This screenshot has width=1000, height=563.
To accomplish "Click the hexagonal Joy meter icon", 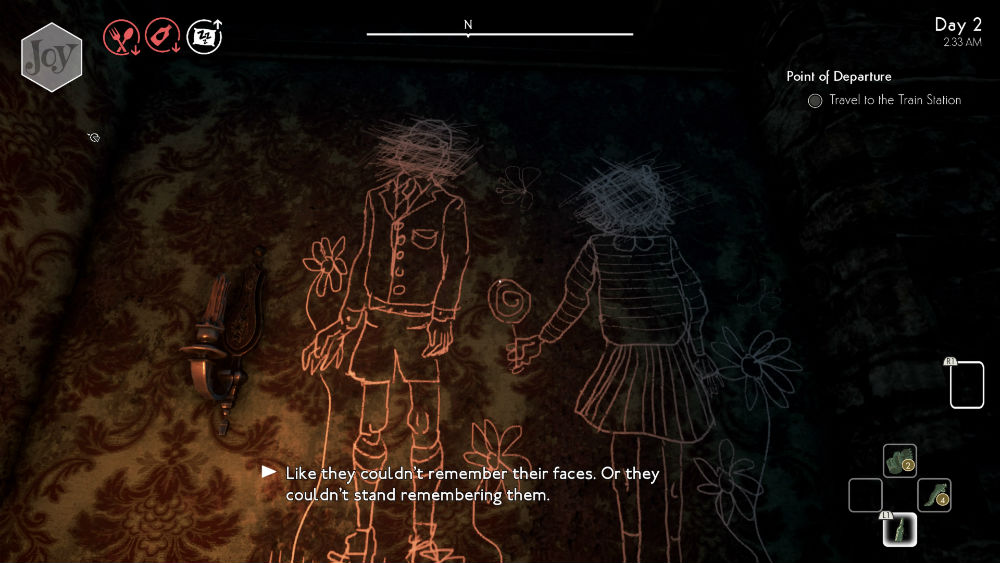I will [51, 57].
